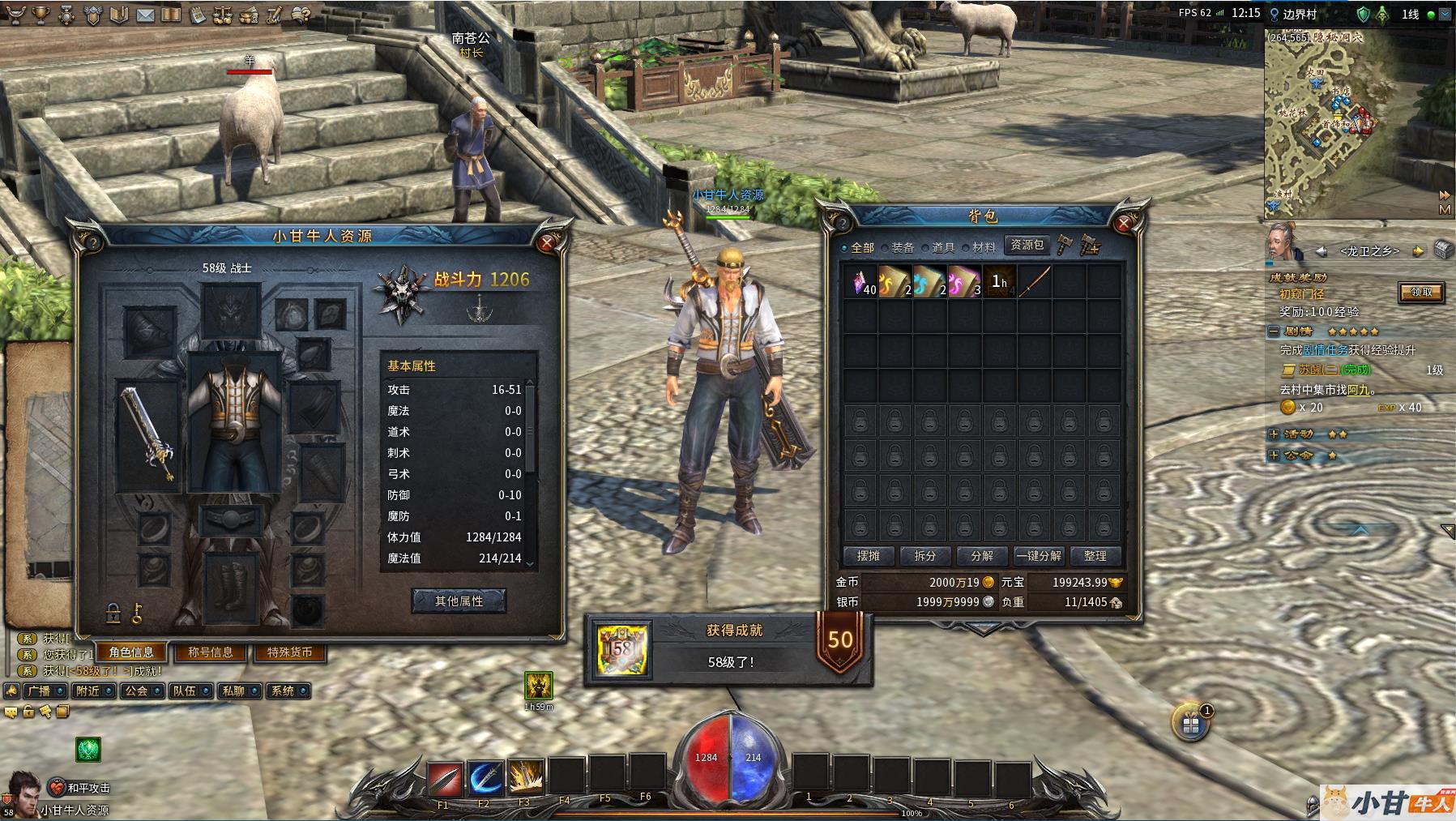Image resolution: width=1456 pixels, height=821 pixels.
Task: Close the character info panel
Action: [x=547, y=242]
